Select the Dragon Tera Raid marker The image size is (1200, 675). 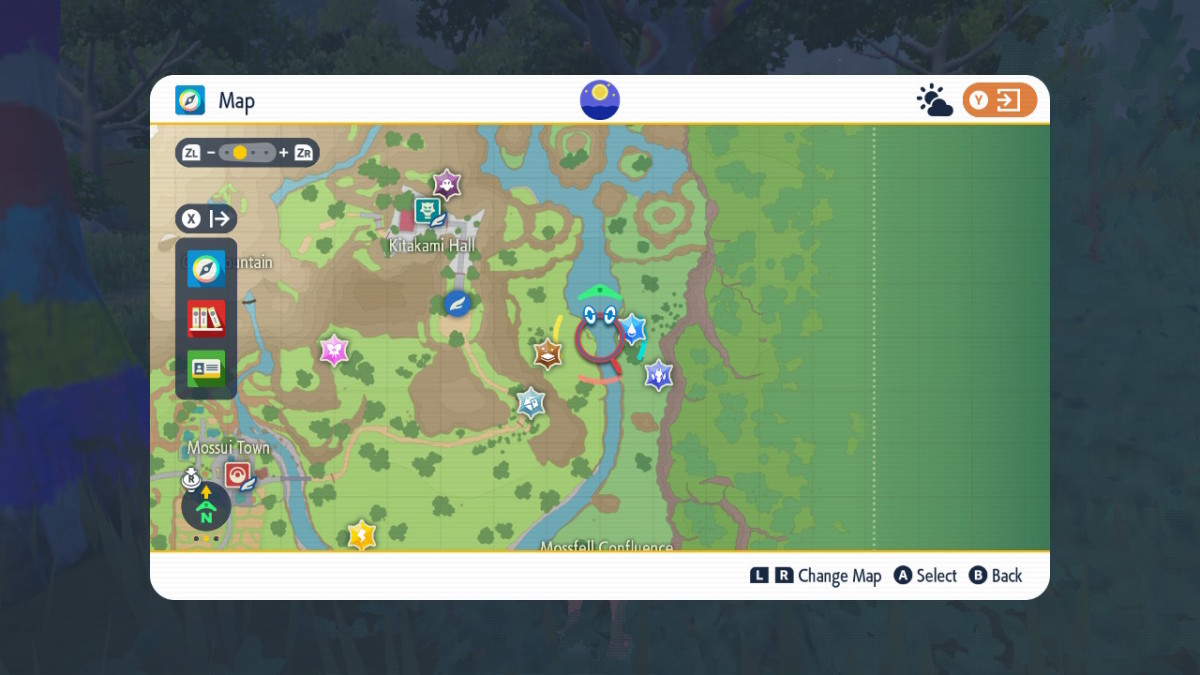658,375
